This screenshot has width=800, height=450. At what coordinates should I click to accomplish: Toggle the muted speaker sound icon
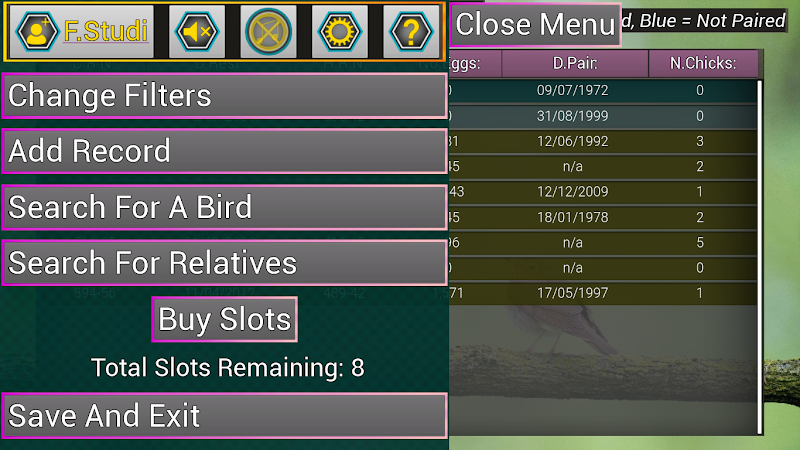(197, 32)
